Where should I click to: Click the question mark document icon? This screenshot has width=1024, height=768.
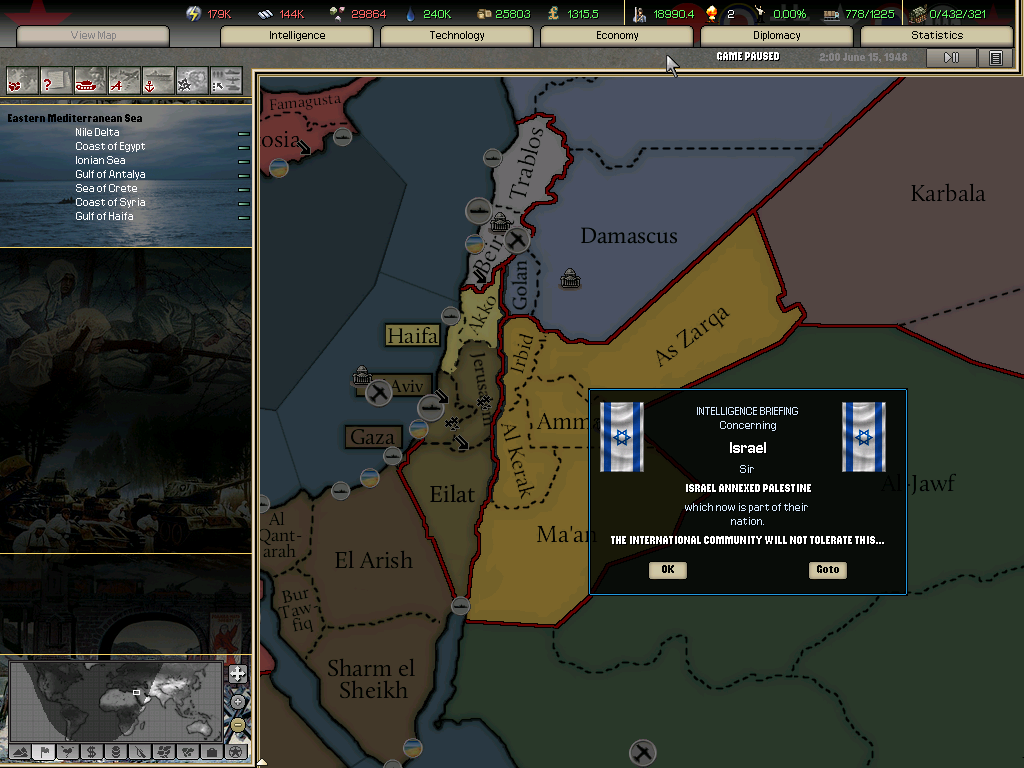click(x=56, y=80)
